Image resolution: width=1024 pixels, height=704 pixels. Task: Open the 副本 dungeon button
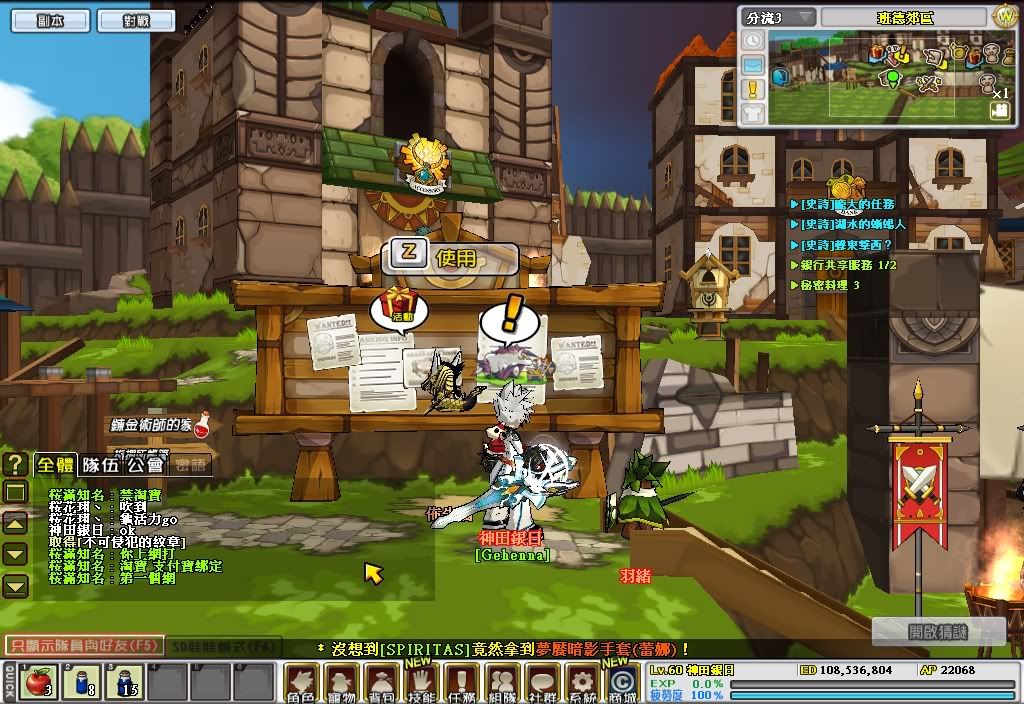click(x=50, y=19)
